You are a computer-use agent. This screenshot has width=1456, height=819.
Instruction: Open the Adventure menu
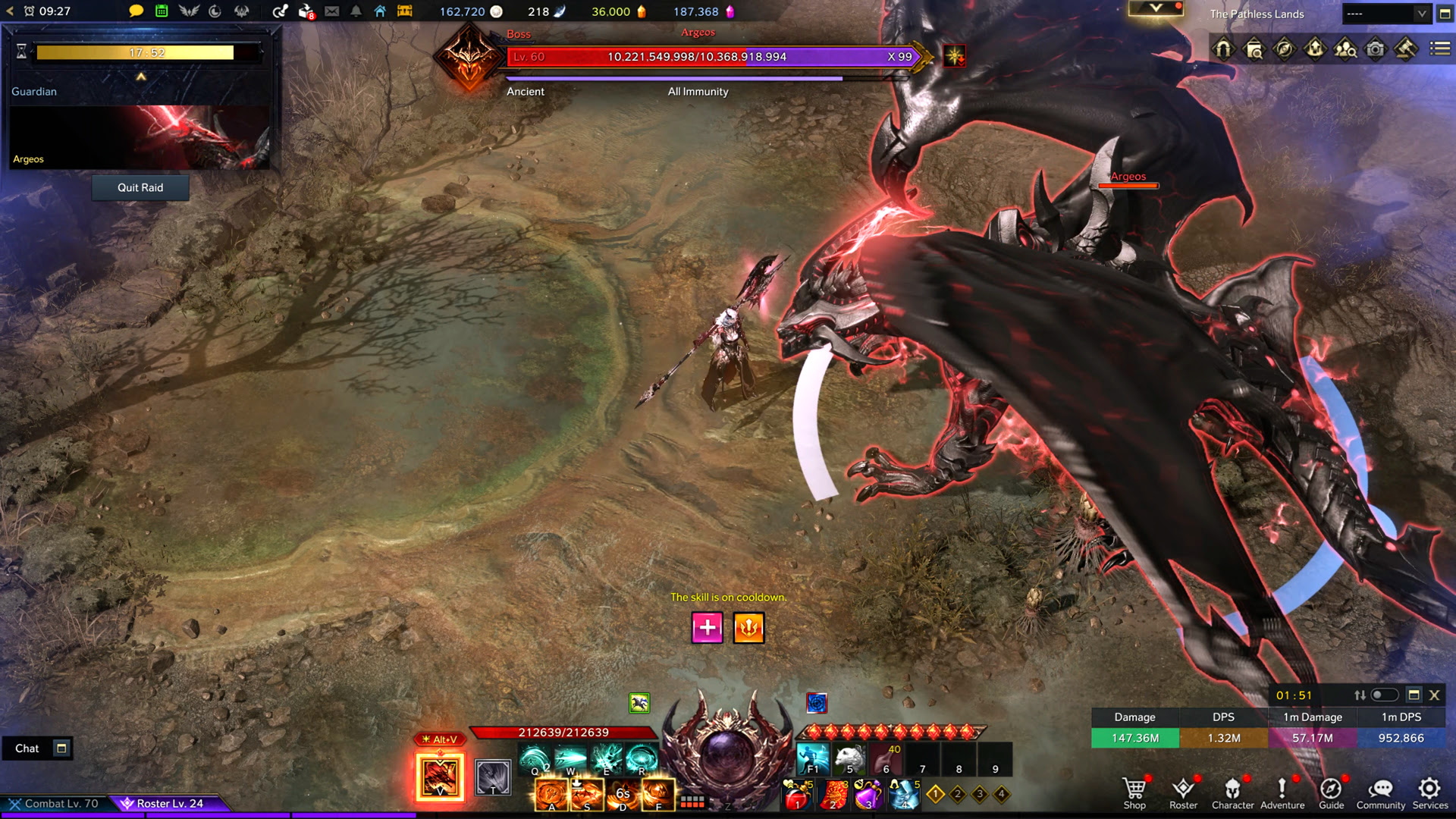pyautogui.click(x=1282, y=793)
